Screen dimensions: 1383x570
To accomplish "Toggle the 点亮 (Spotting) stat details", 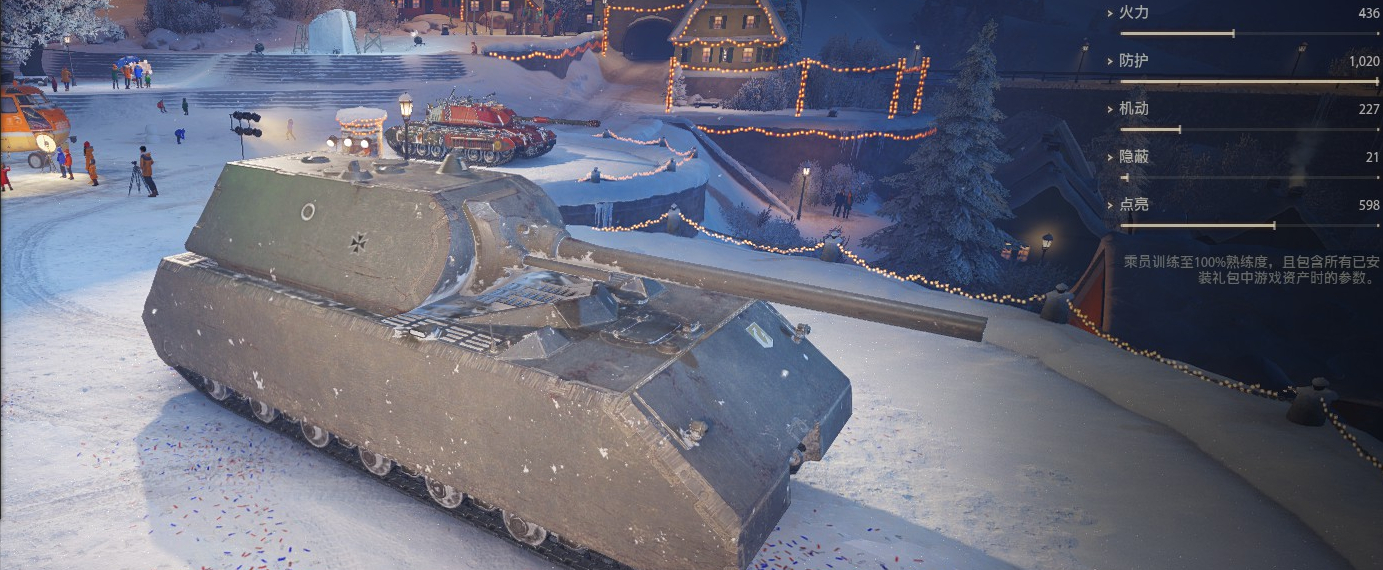I will [1132, 205].
